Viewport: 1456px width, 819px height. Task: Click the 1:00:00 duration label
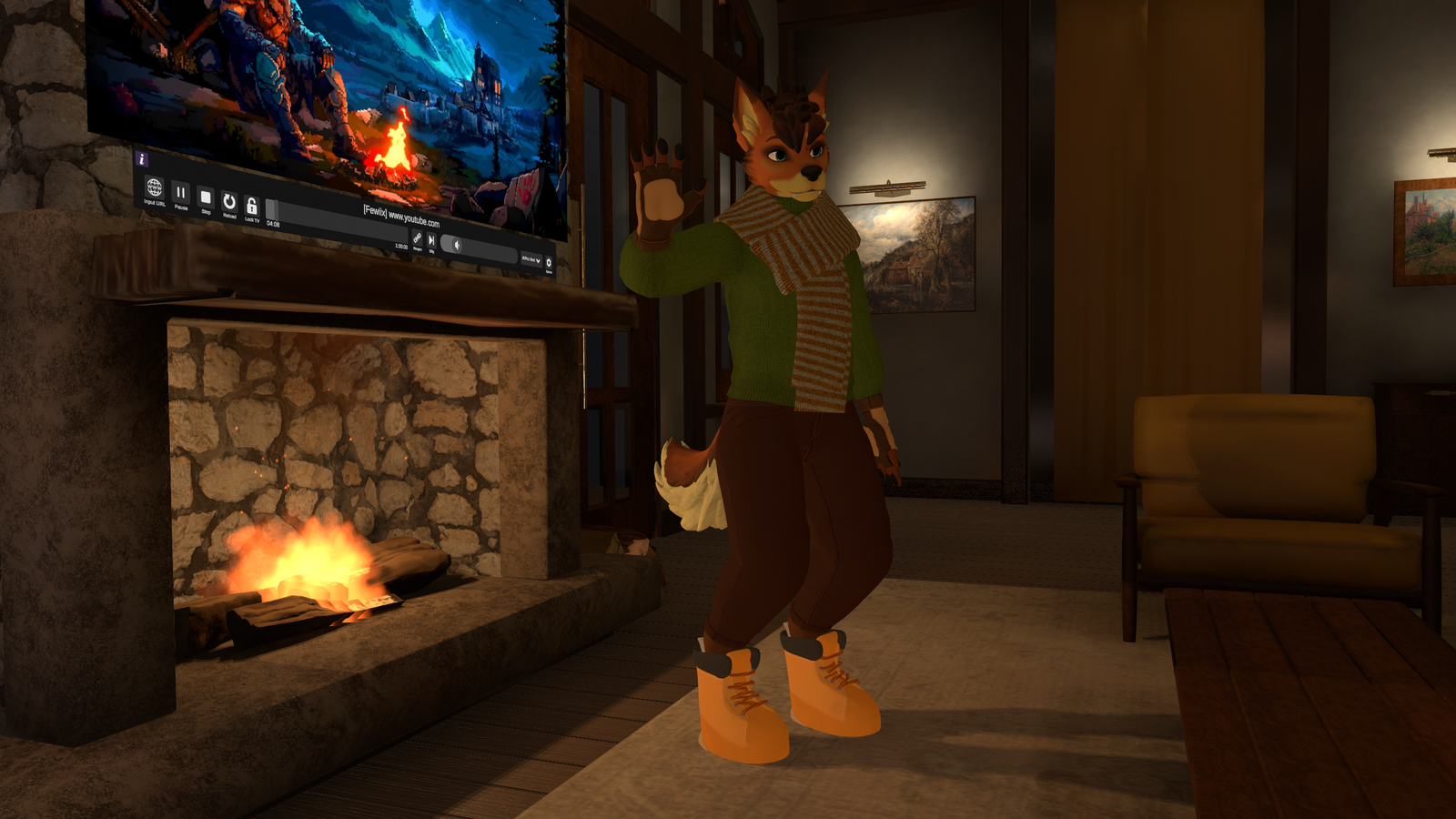tap(399, 247)
